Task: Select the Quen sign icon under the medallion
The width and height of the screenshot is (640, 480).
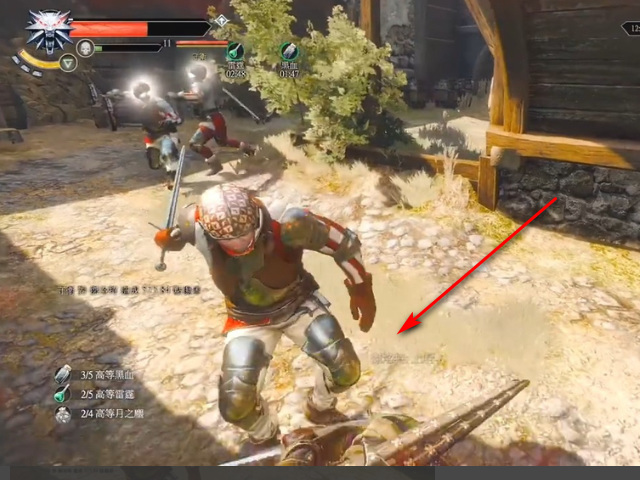Action: coord(68,62)
